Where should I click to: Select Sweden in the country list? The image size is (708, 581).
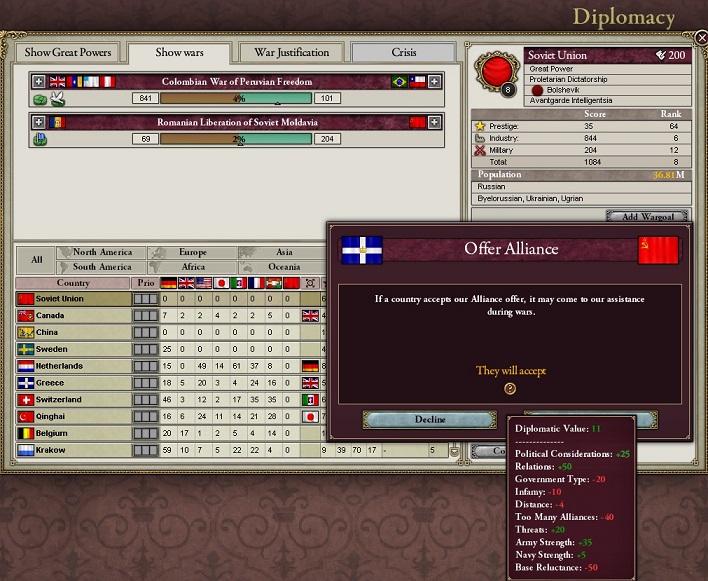[x=73, y=350]
